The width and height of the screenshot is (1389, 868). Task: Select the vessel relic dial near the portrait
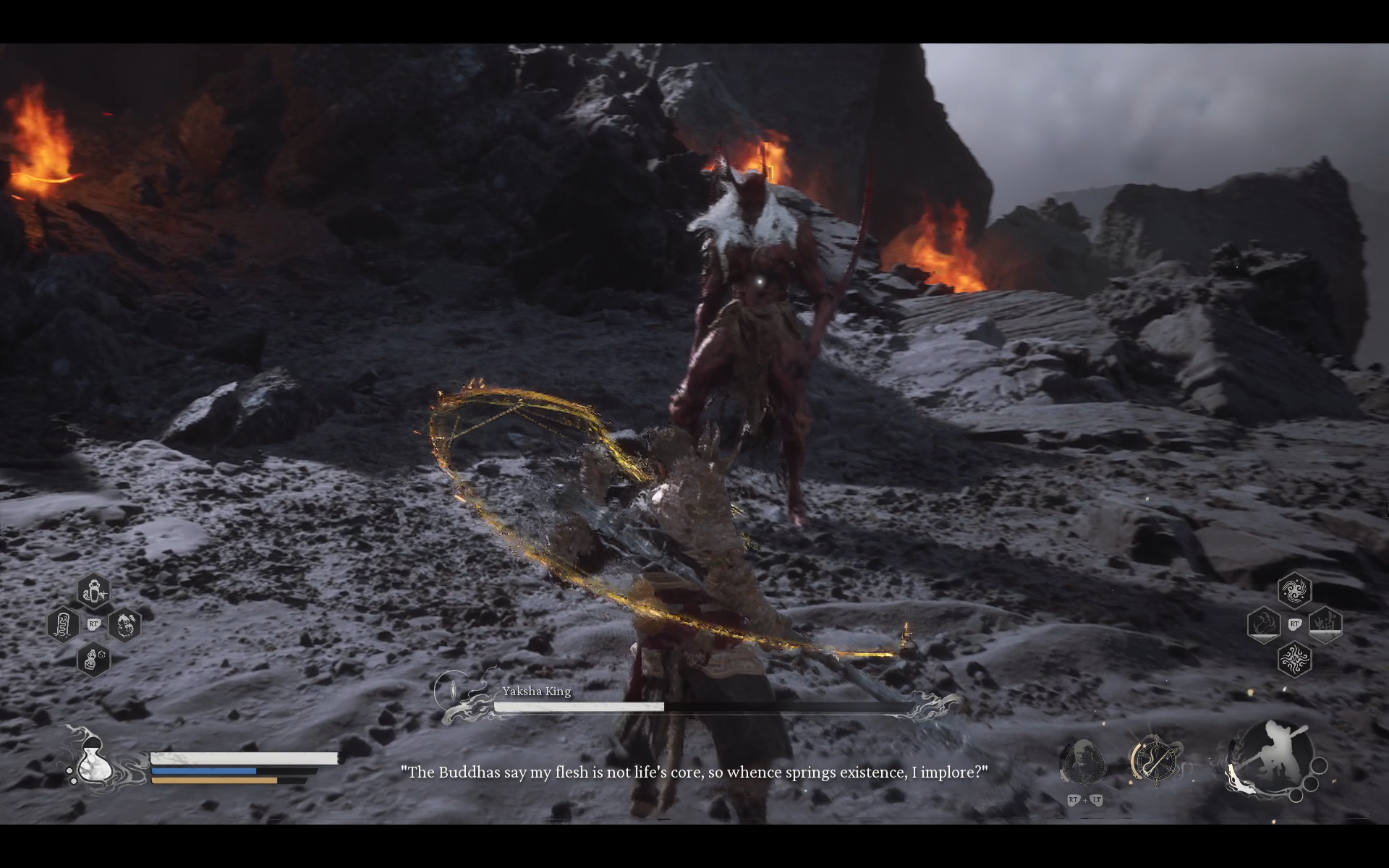1155,760
